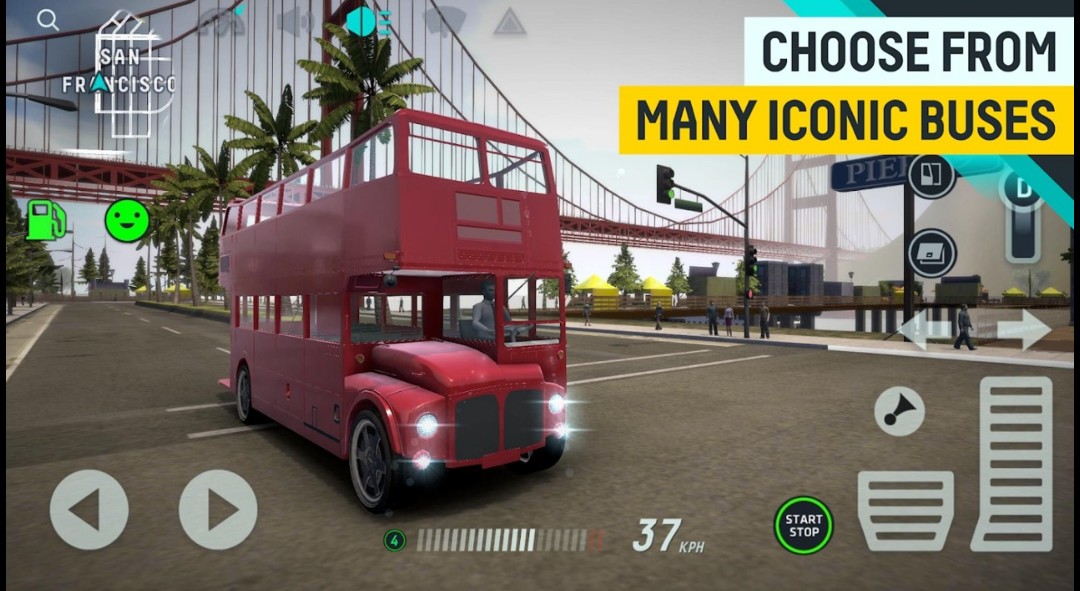
Task: Tap the ramp button below the door button
Action: coord(932,253)
